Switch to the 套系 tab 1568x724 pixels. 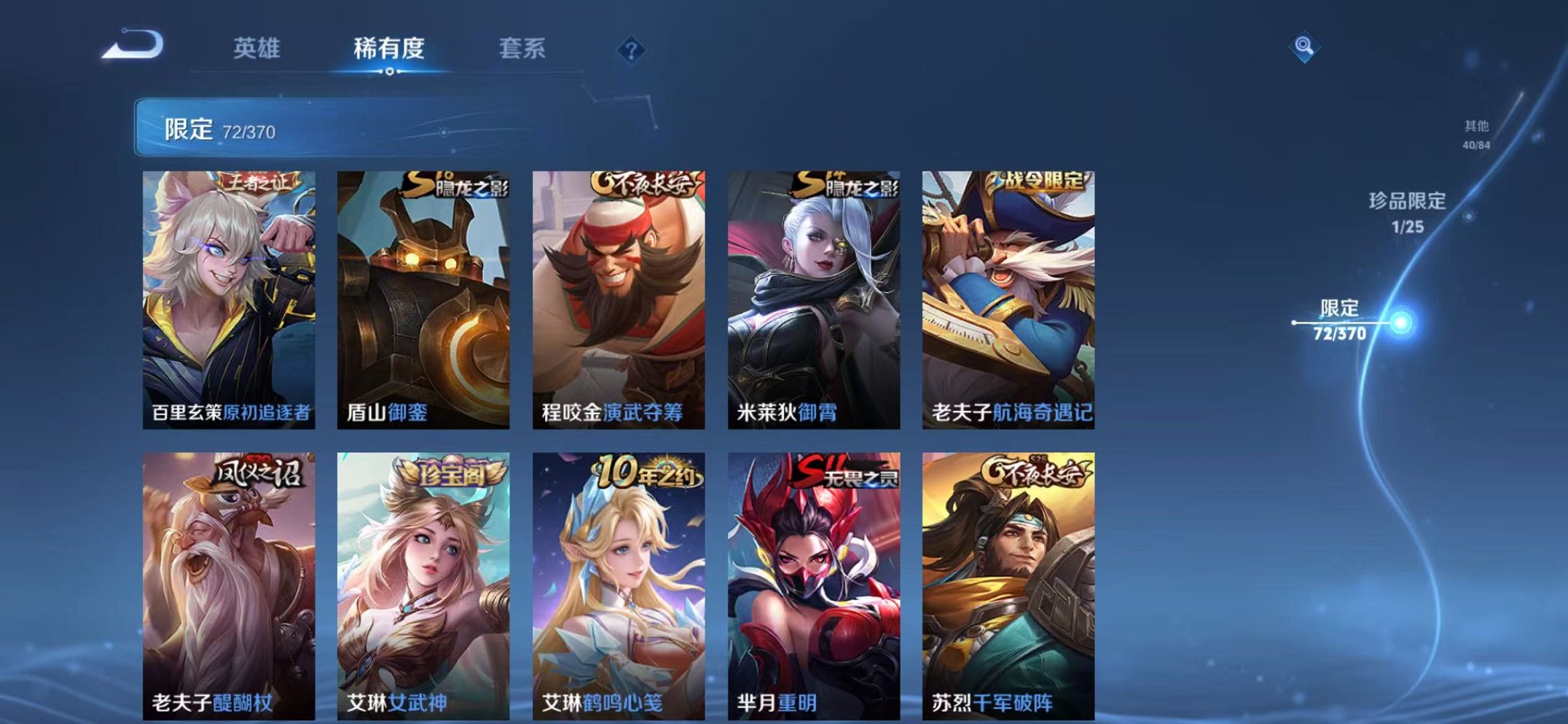pyautogui.click(x=522, y=48)
